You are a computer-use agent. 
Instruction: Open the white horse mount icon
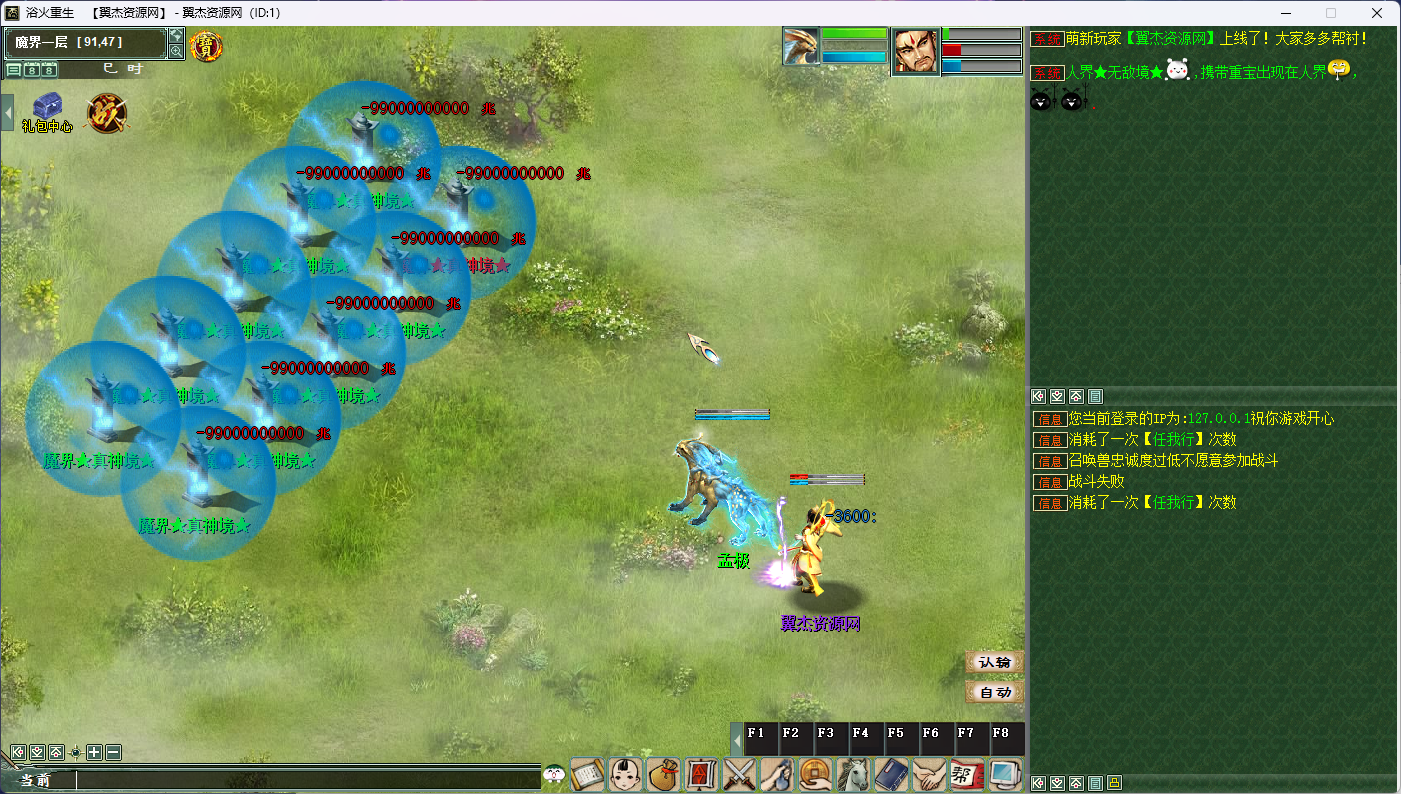coord(853,775)
